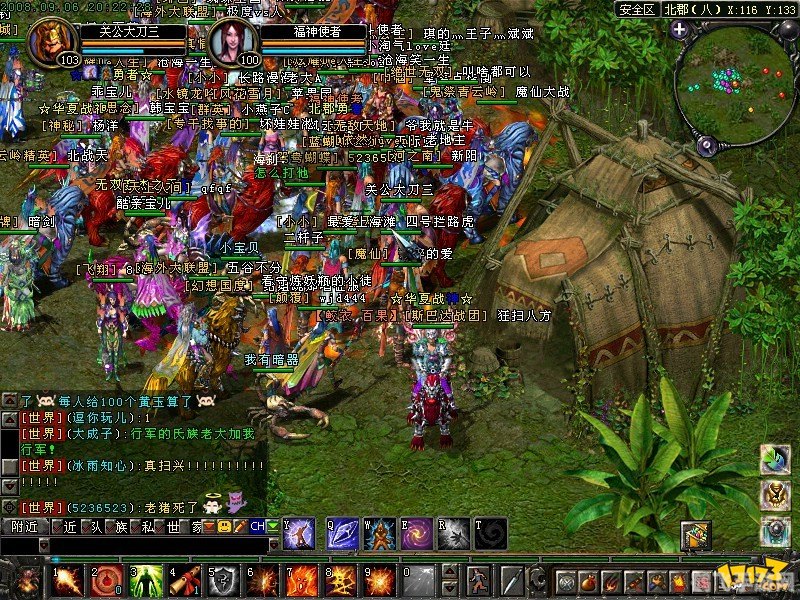Click the circular minimap
The height and width of the screenshot is (600, 800).
coord(735,85)
